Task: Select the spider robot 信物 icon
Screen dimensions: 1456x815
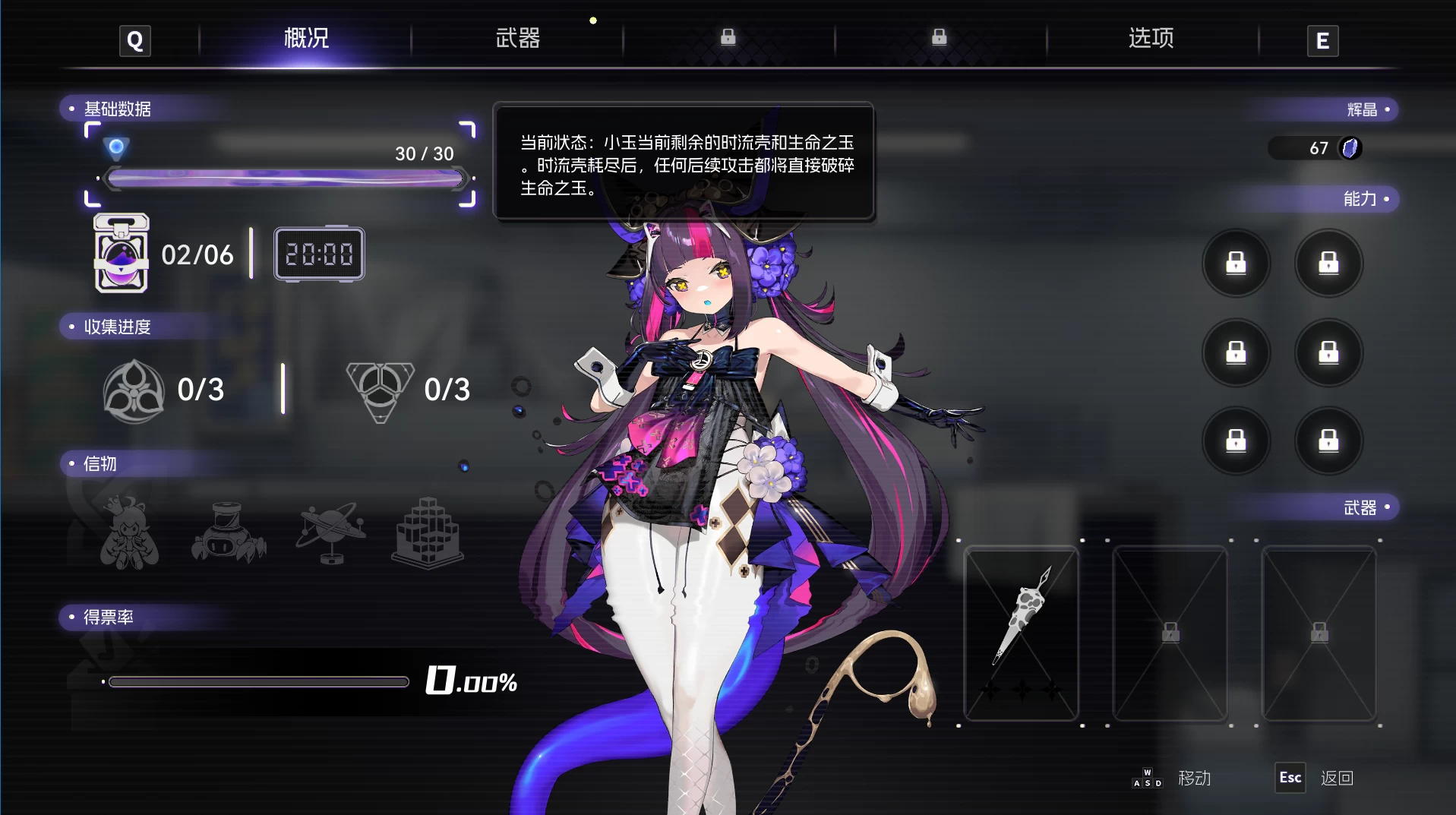Action: [x=228, y=532]
